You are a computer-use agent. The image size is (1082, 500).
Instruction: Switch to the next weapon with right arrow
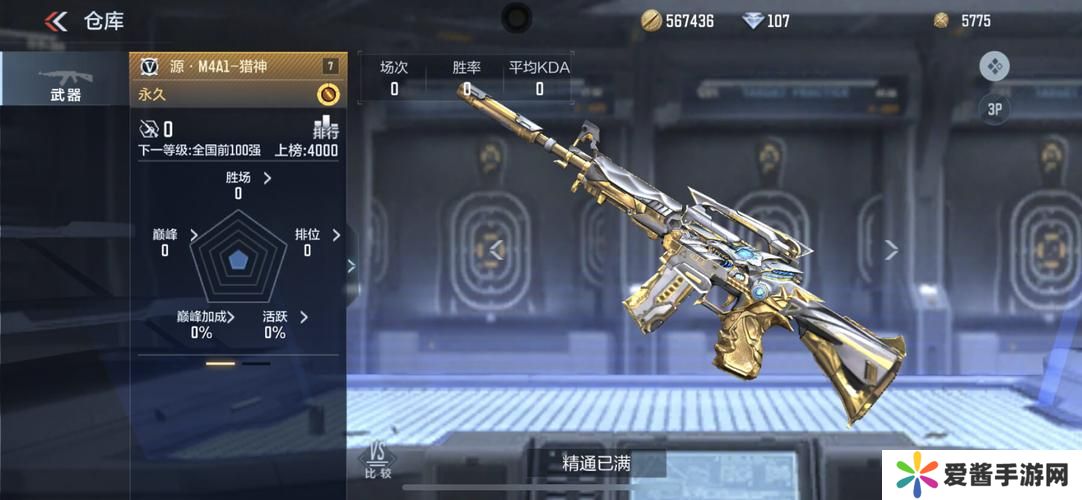[x=891, y=250]
